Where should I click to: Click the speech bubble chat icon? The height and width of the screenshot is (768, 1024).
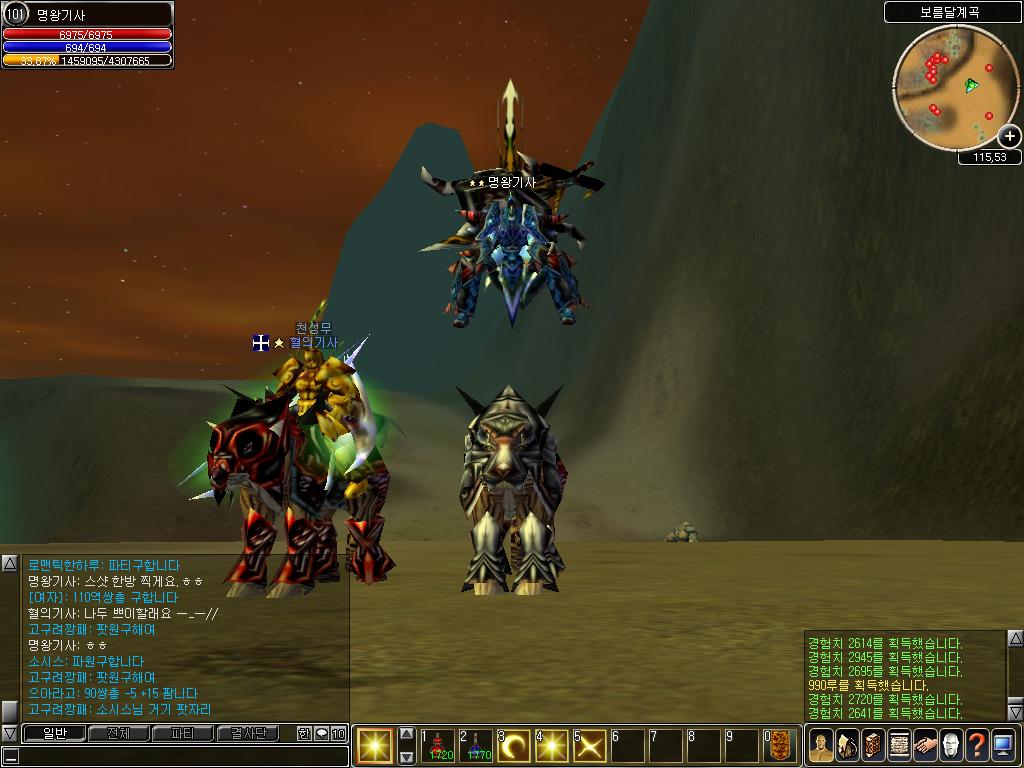(321, 733)
